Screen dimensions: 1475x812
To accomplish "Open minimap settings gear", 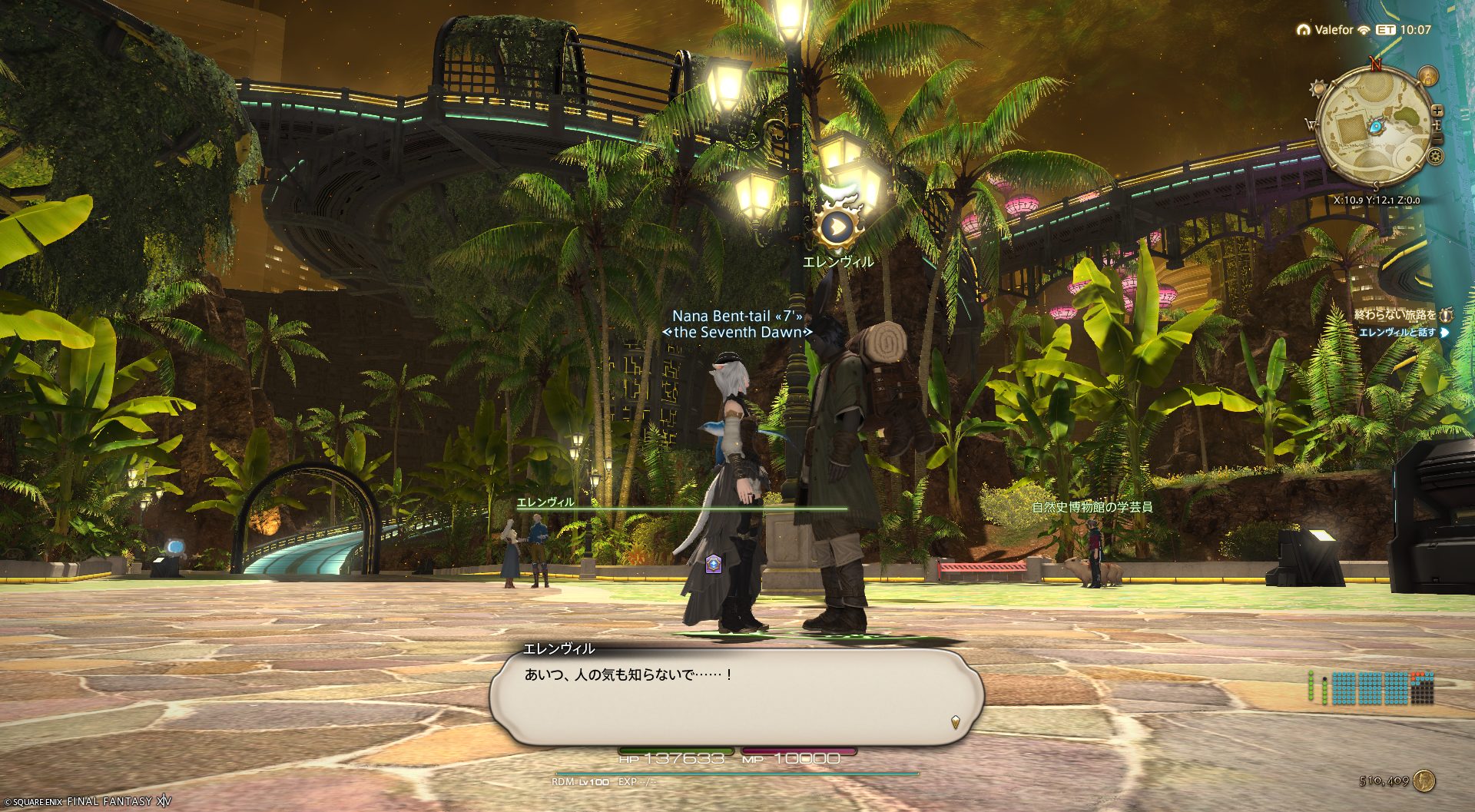I will tap(1434, 157).
